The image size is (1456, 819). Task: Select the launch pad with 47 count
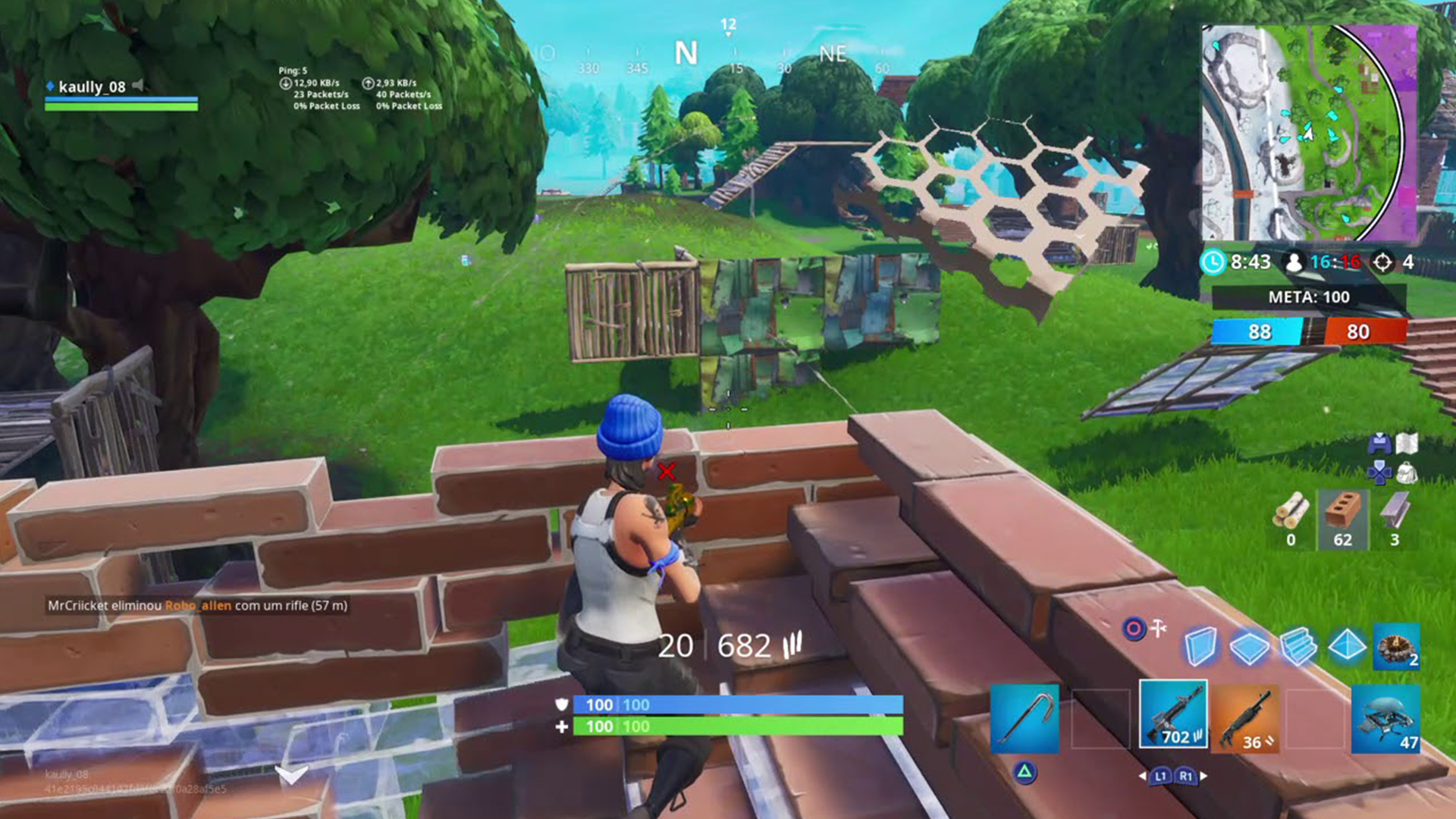coord(1387,718)
